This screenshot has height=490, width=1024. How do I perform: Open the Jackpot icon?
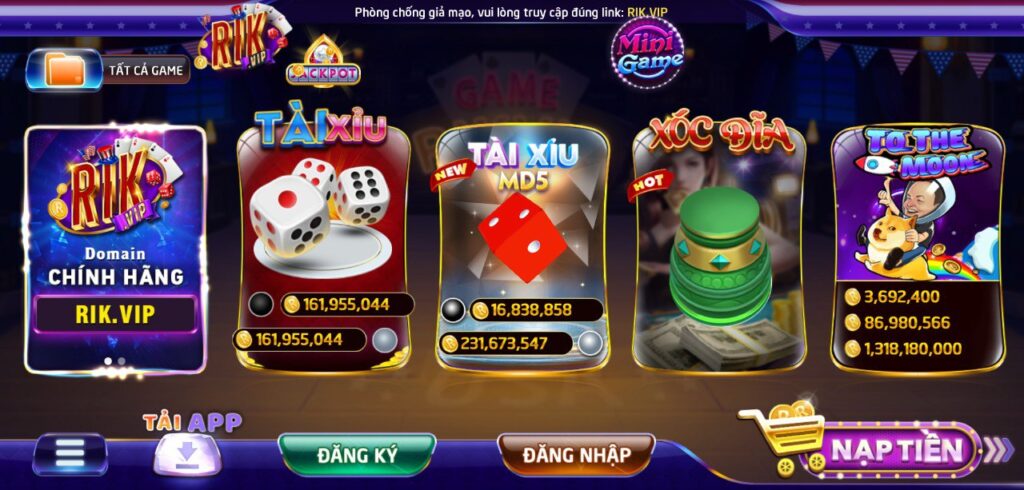(323, 63)
